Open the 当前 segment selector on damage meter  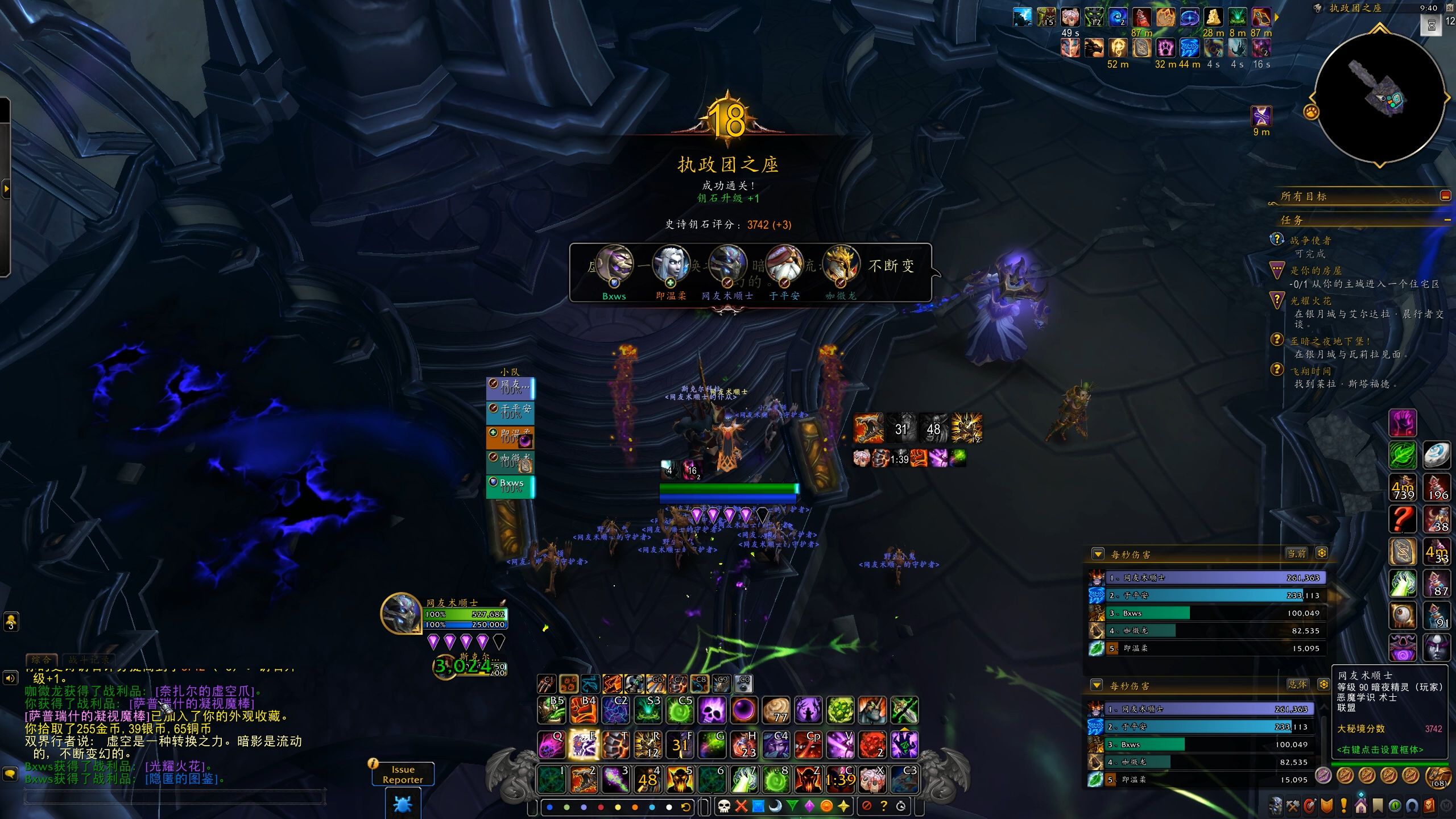(1296, 553)
